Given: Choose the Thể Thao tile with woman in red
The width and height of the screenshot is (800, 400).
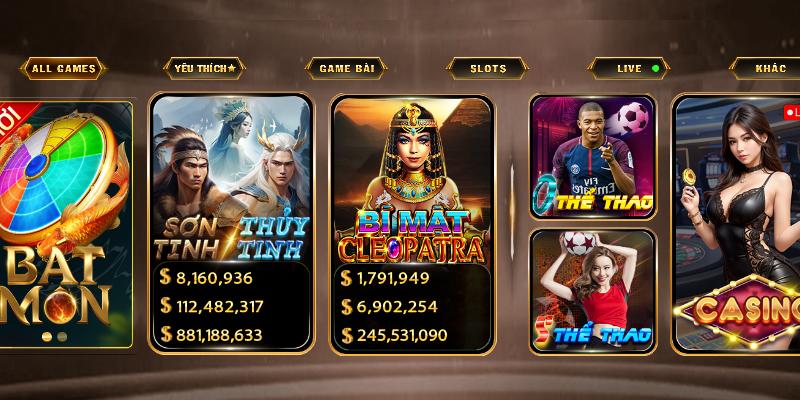Looking at the screenshot, I should 592,290.
